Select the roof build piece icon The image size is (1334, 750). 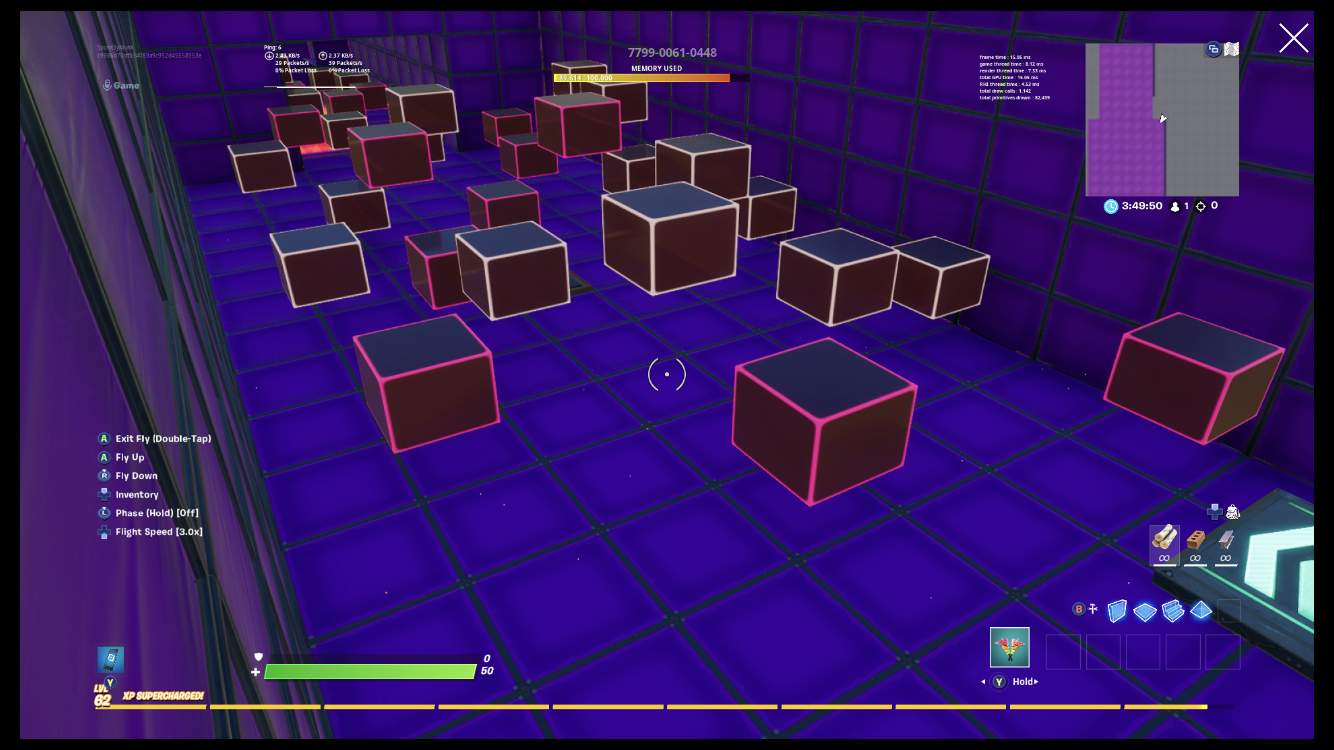tap(1200, 610)
